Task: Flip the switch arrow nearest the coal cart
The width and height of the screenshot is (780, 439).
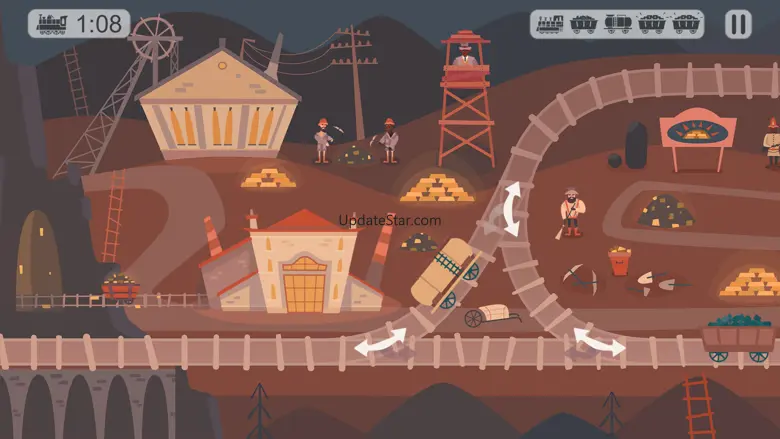Action: click(598, 341)
